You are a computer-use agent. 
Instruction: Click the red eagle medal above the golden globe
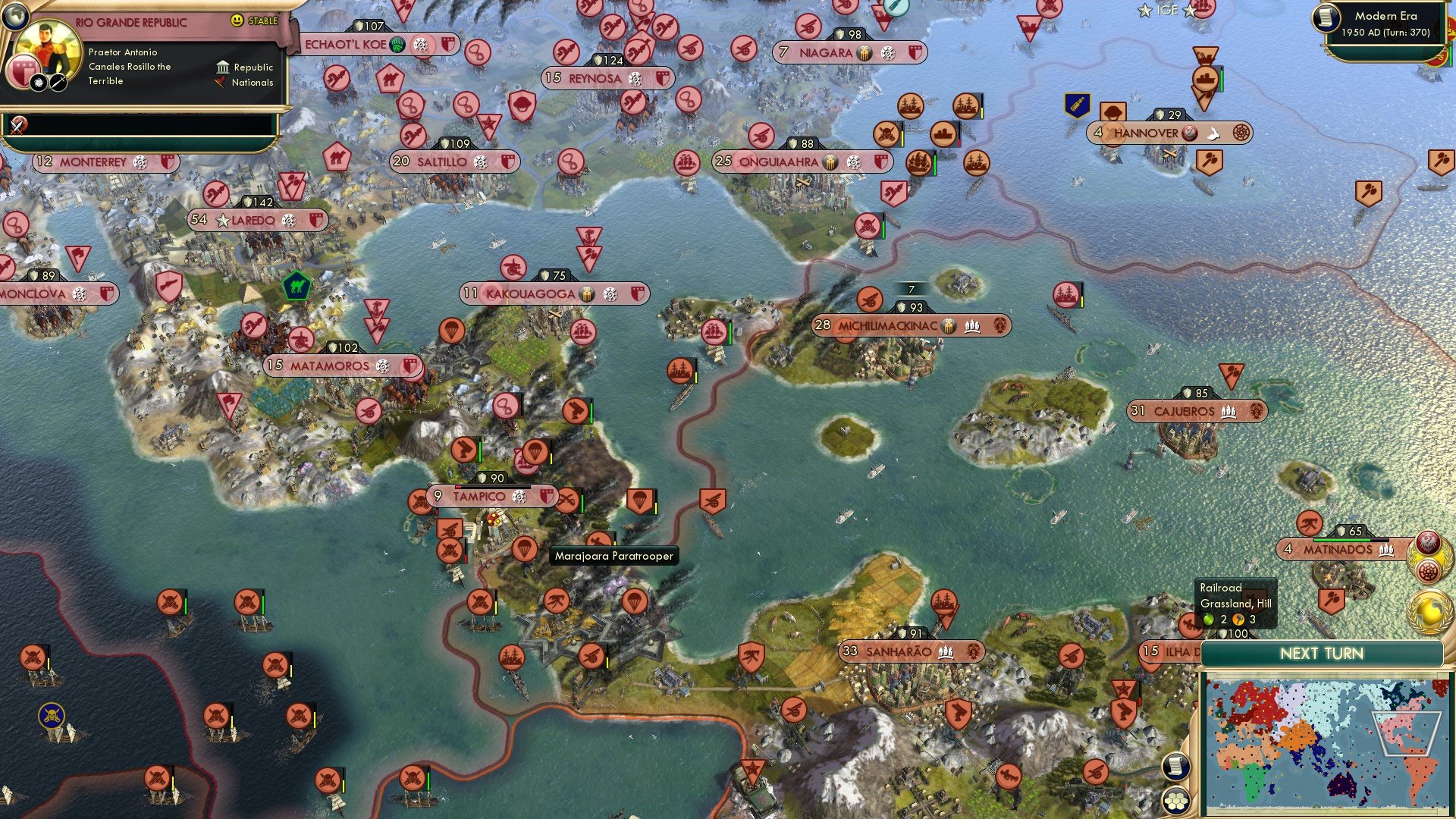[1429, 541]
